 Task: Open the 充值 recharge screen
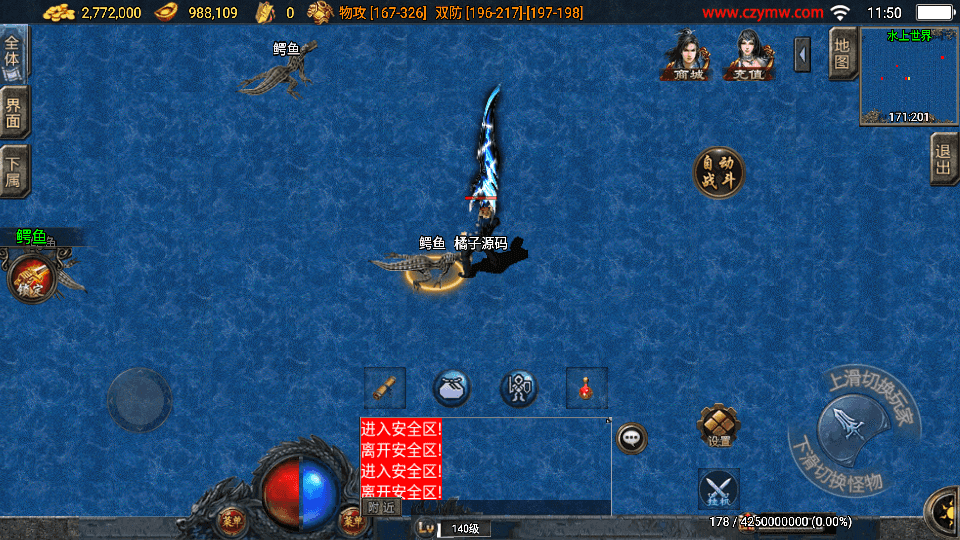[756, 55]
